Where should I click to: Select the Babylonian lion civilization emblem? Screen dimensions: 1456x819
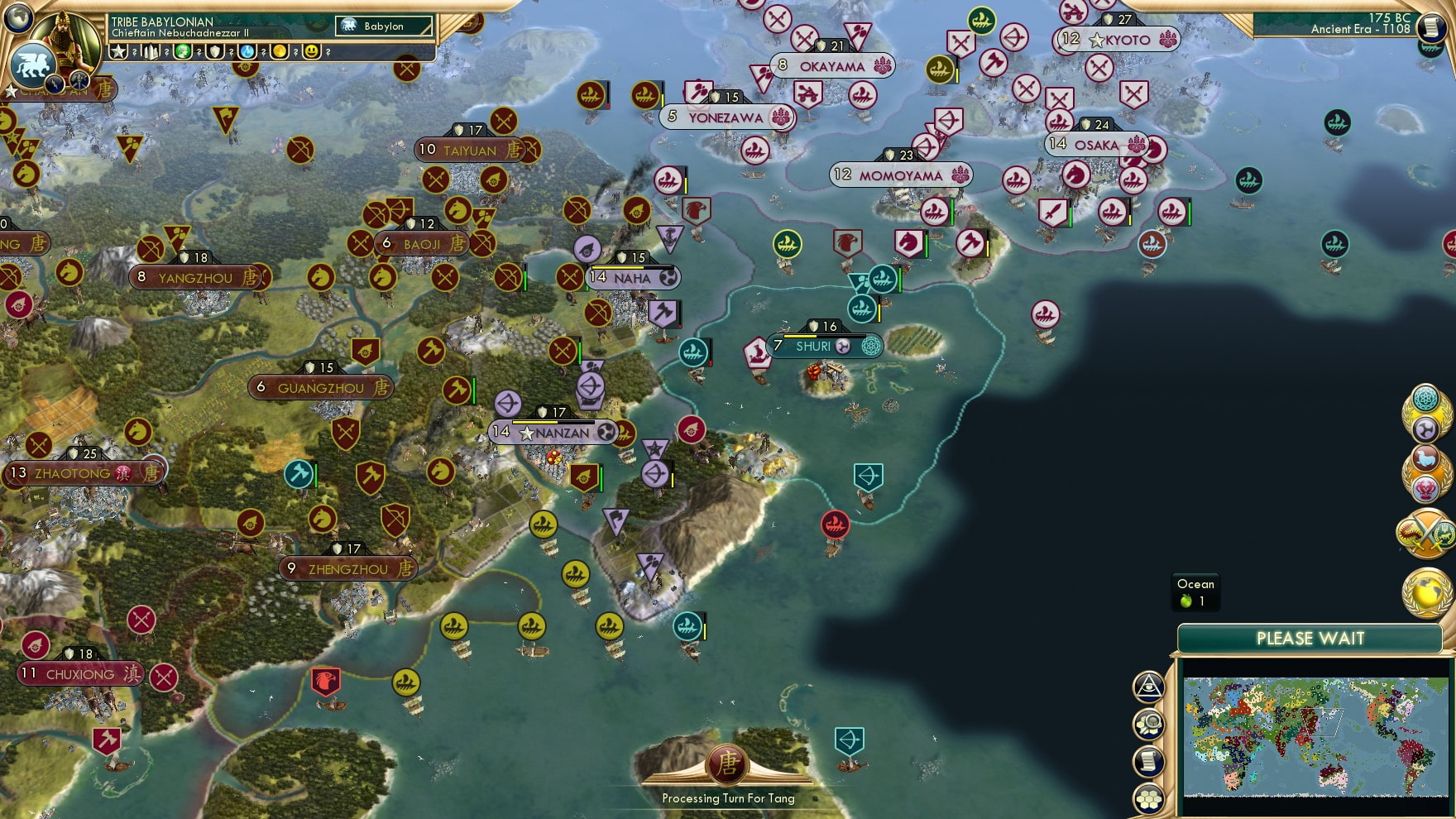point(31,66)
